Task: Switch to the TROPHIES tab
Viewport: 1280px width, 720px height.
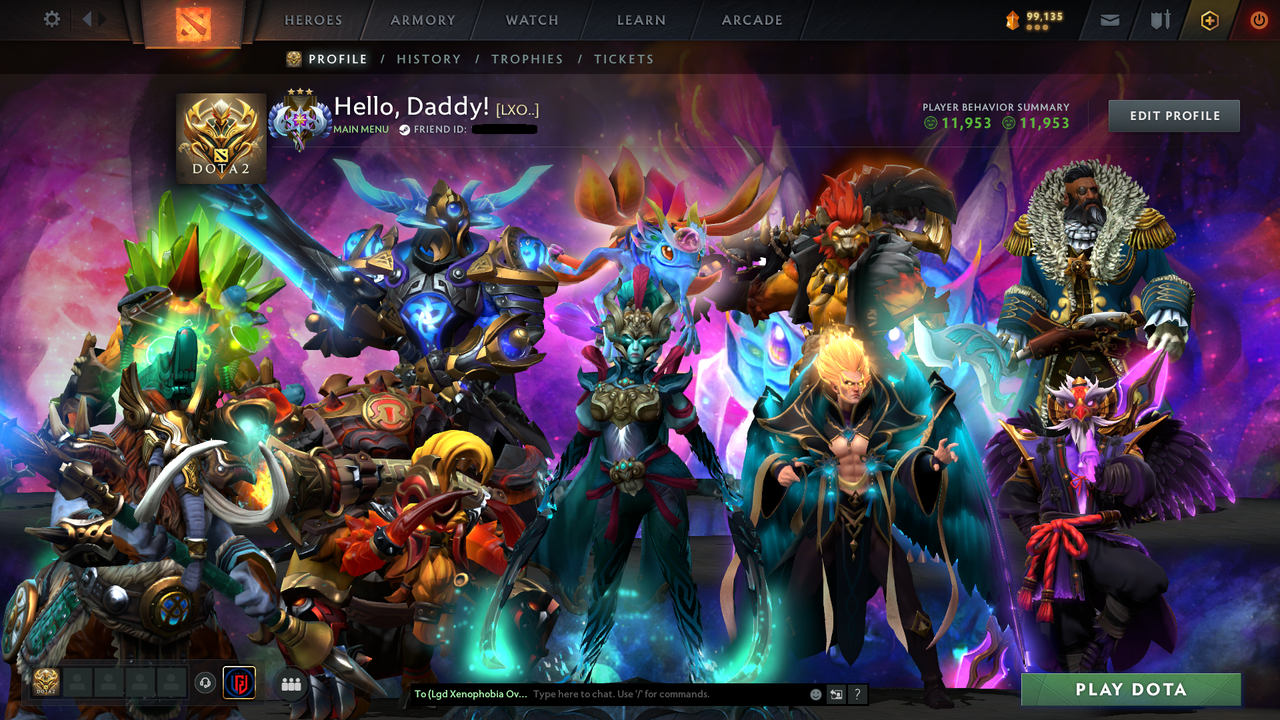Action: [x=527, y=59]
